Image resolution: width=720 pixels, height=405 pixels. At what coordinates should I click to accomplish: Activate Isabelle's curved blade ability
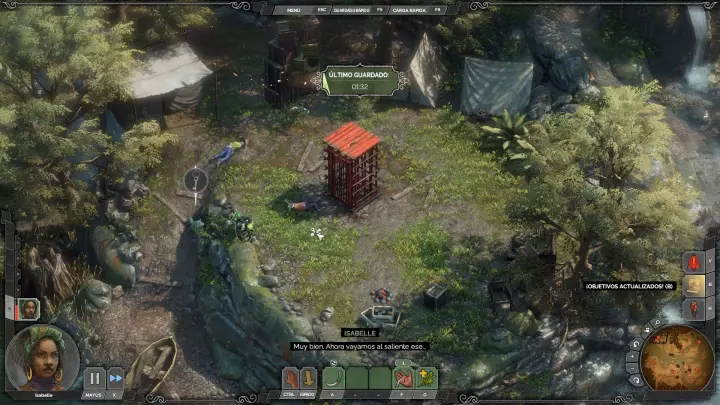[335, 378]
